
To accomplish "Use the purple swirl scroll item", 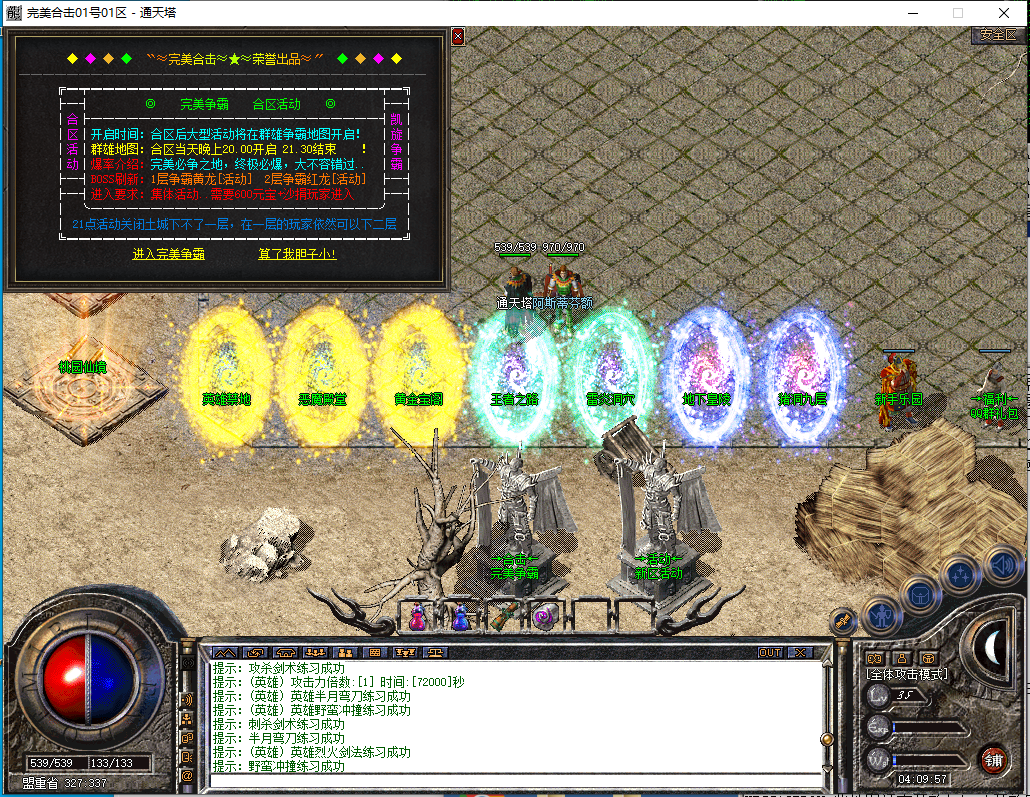I will click(x=544, y=617).
